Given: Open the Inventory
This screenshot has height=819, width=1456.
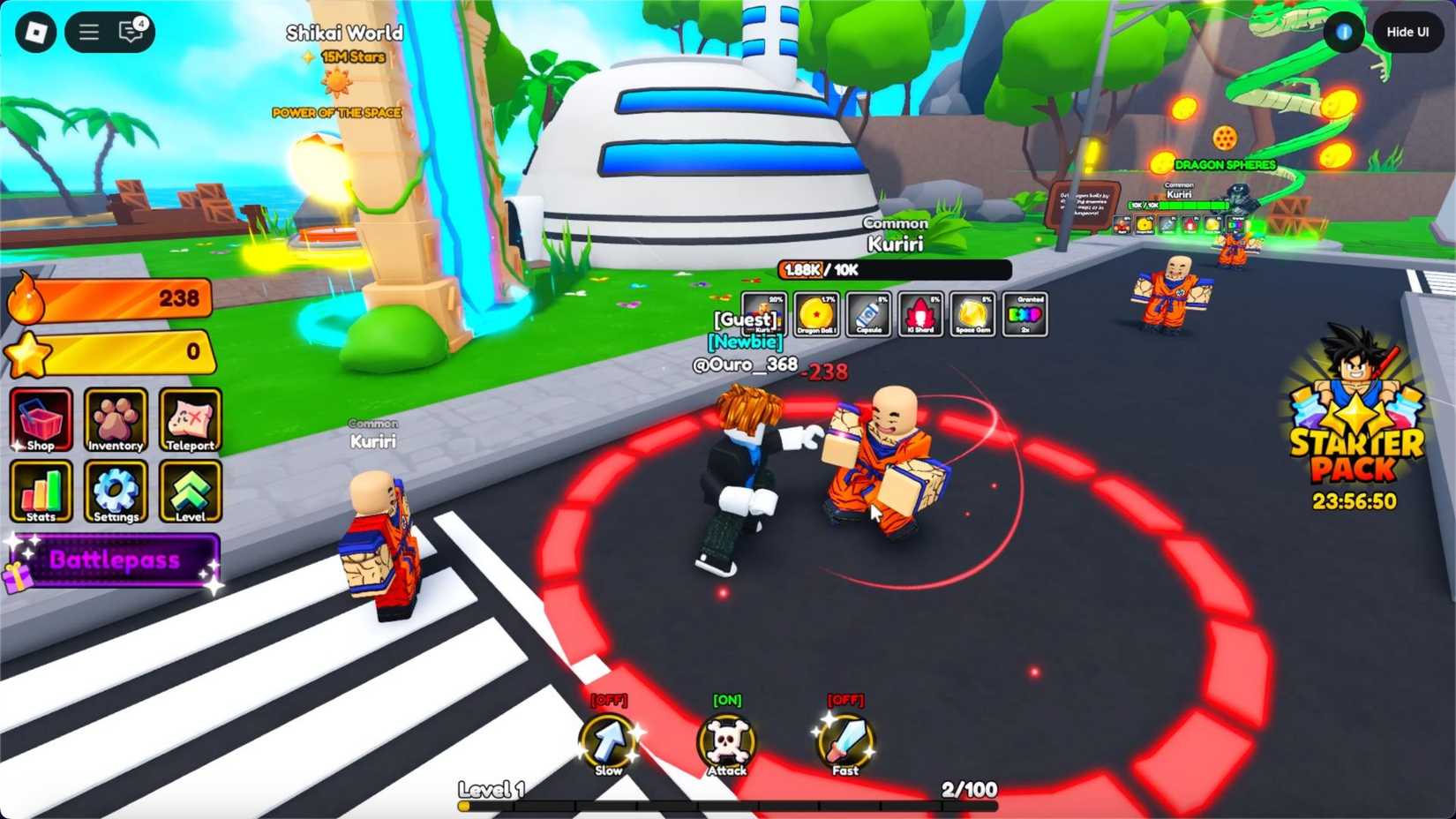Looking at the screenshot, I should [x=115, y=422].
